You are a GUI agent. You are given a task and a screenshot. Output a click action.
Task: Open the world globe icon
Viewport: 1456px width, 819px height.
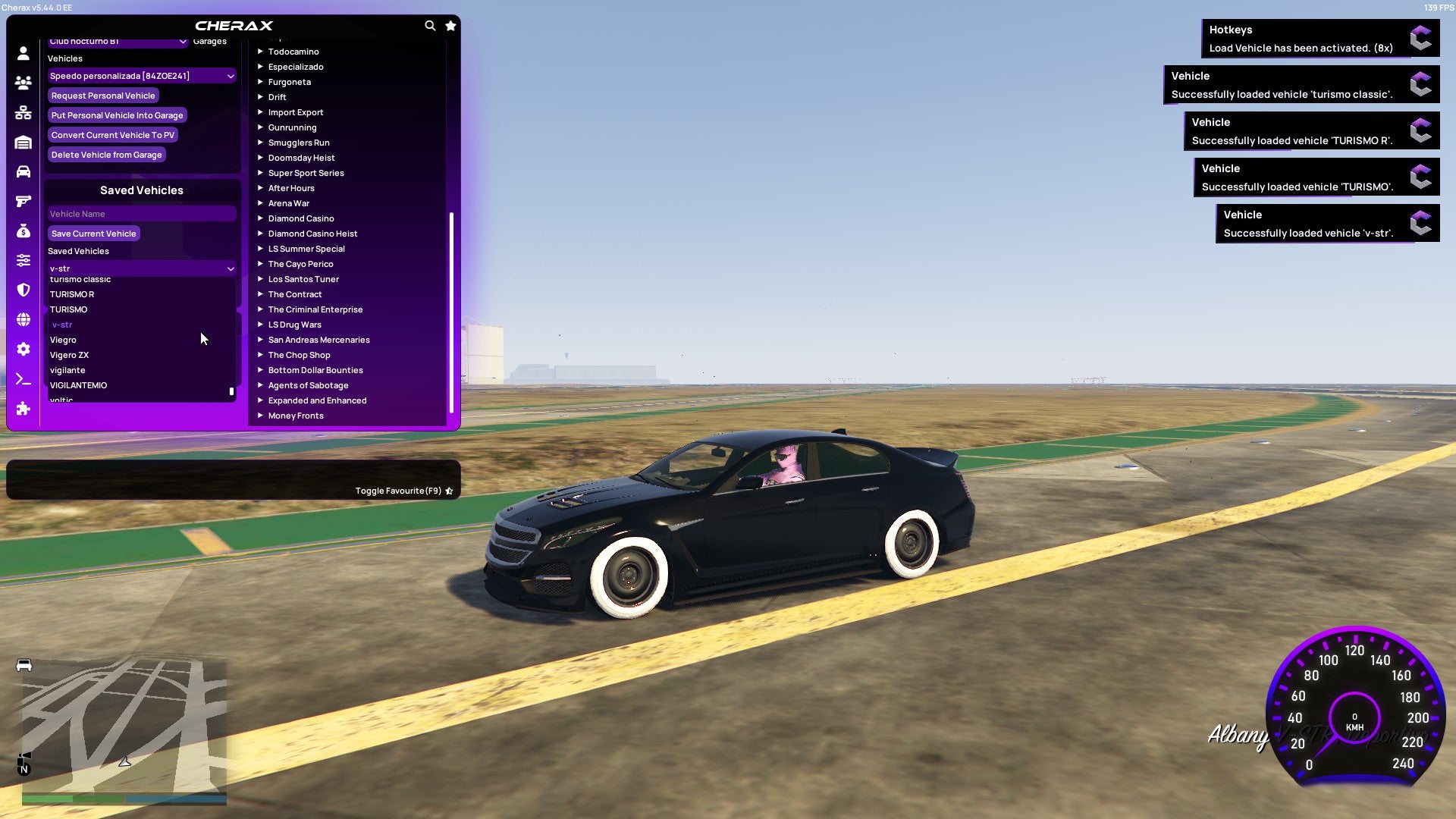pyautogui.click(x=23, y=317)
